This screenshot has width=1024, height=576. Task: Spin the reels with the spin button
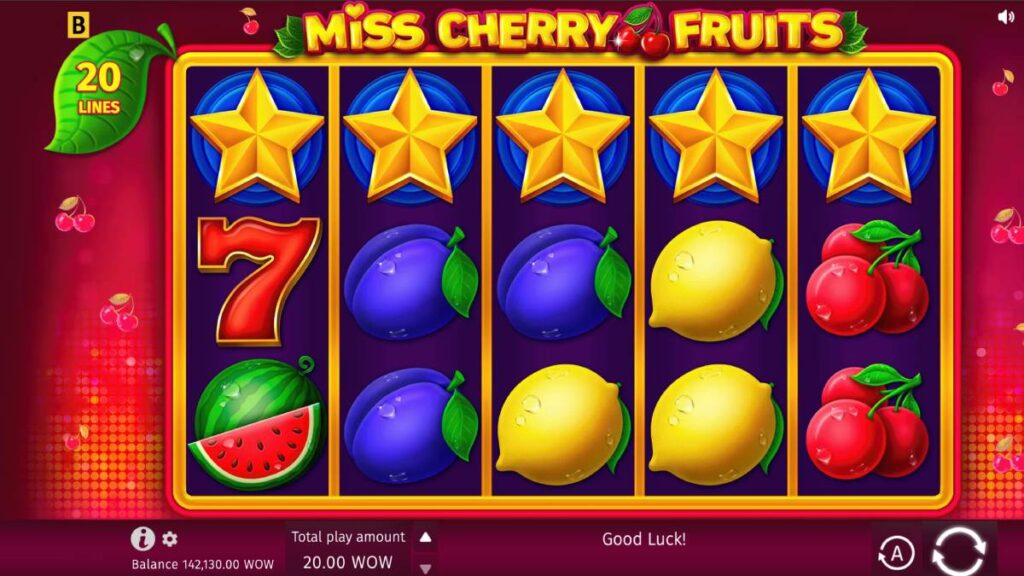click(x=958, y=549)
